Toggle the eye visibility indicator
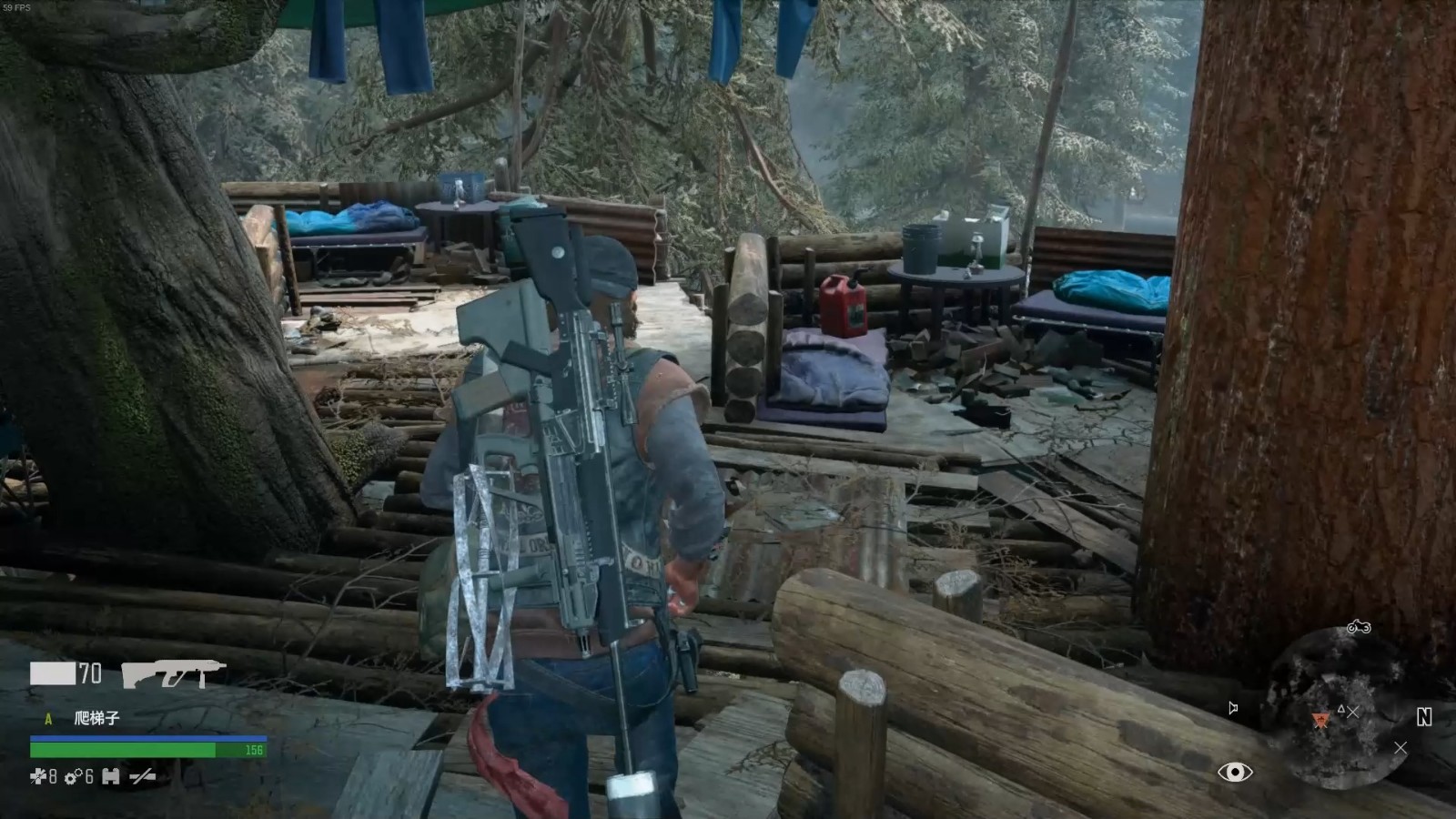The height and width of the screenshot is (819, 1456). pyautogui.click(x=1235, y=773)
